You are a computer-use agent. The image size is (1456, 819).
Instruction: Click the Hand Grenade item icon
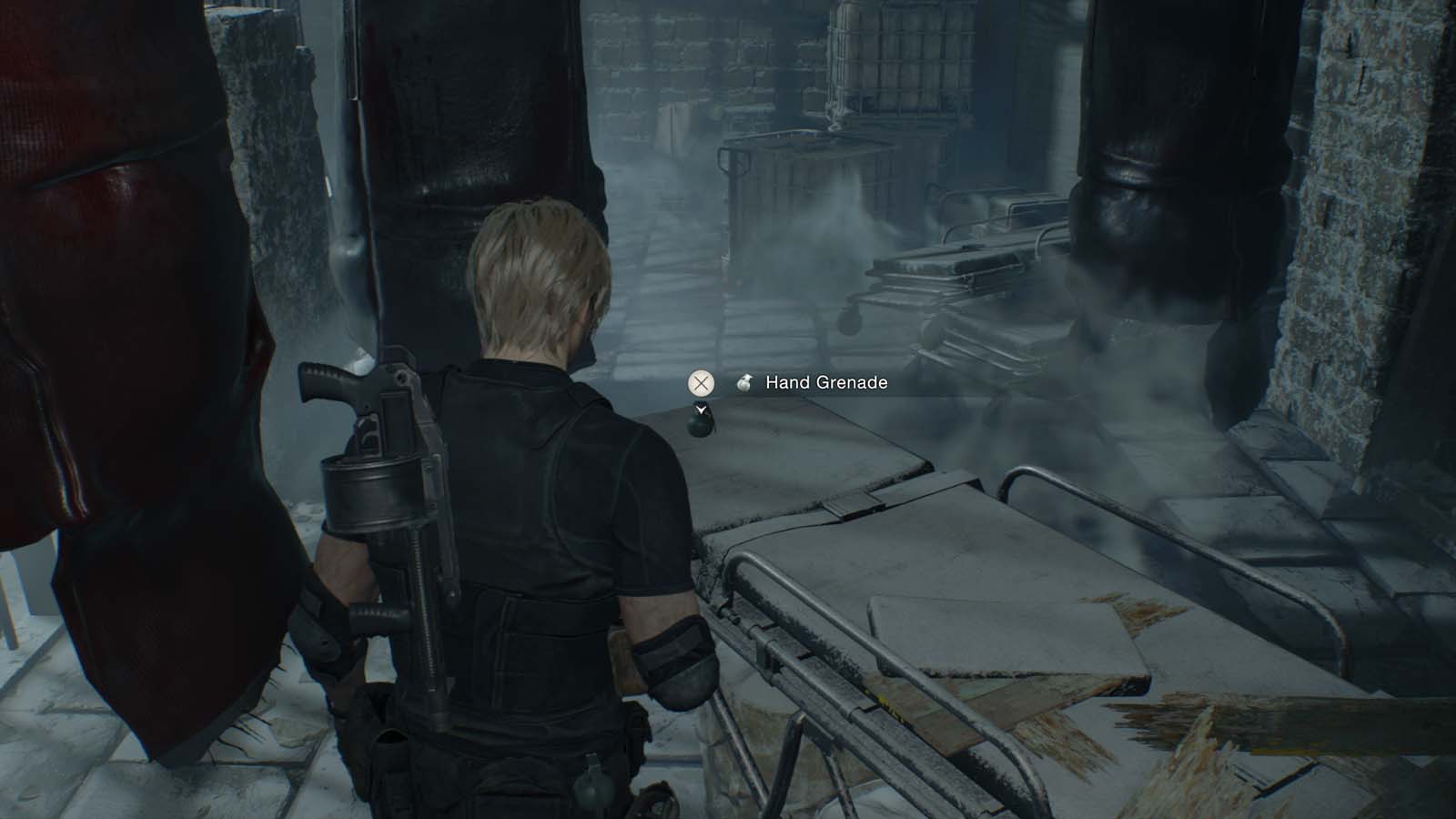click(x=744, y=383)
